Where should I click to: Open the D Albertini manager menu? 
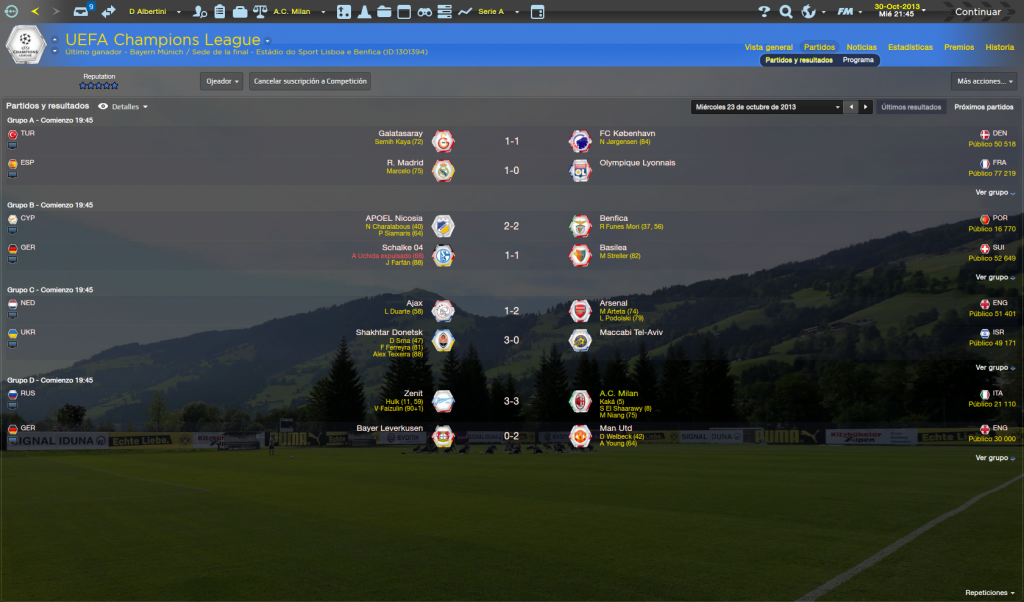pos(152,11)
